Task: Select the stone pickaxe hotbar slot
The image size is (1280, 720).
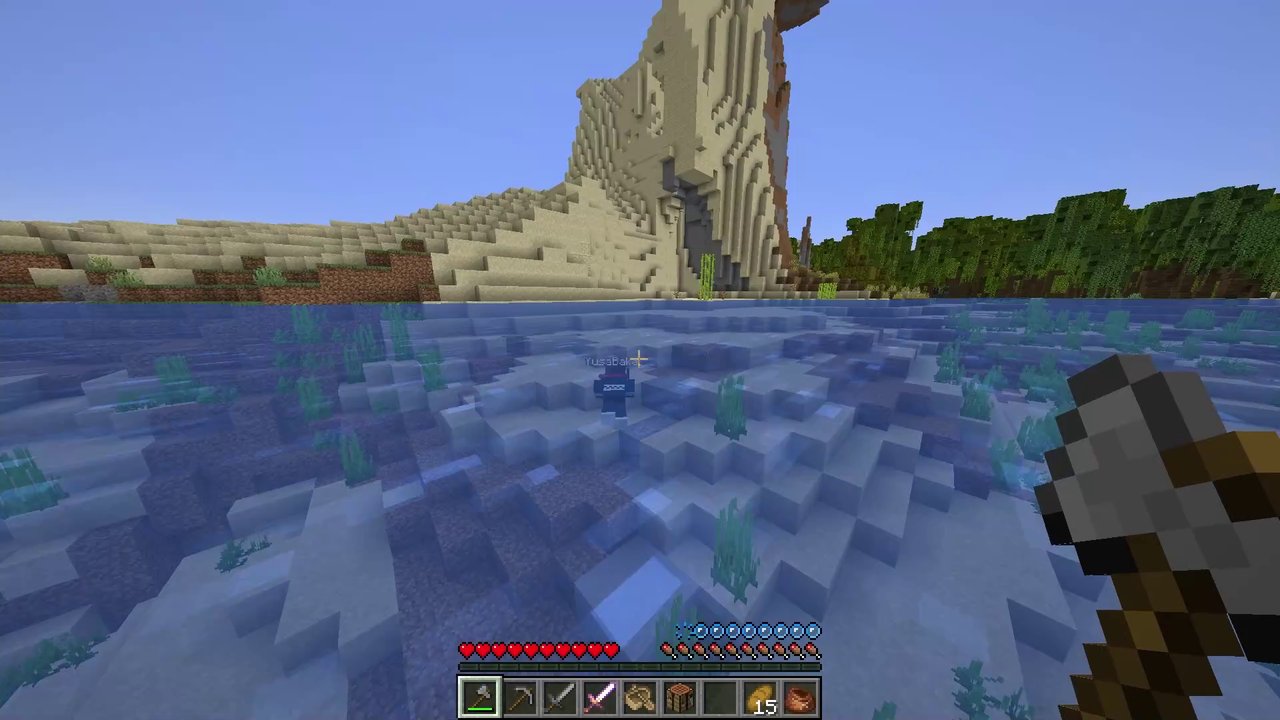Action: 519,697
